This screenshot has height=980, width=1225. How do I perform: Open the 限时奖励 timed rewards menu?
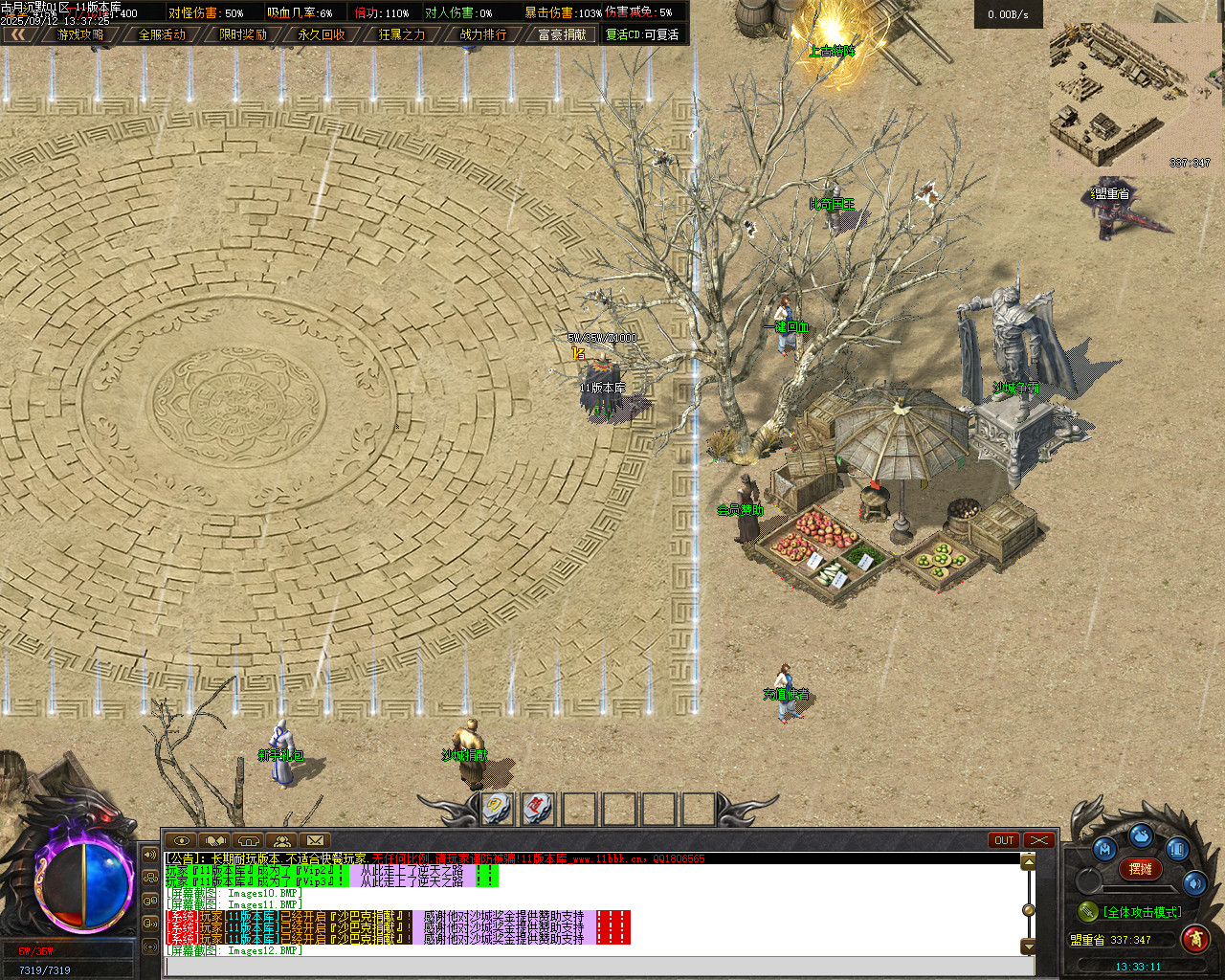(242, 34)
